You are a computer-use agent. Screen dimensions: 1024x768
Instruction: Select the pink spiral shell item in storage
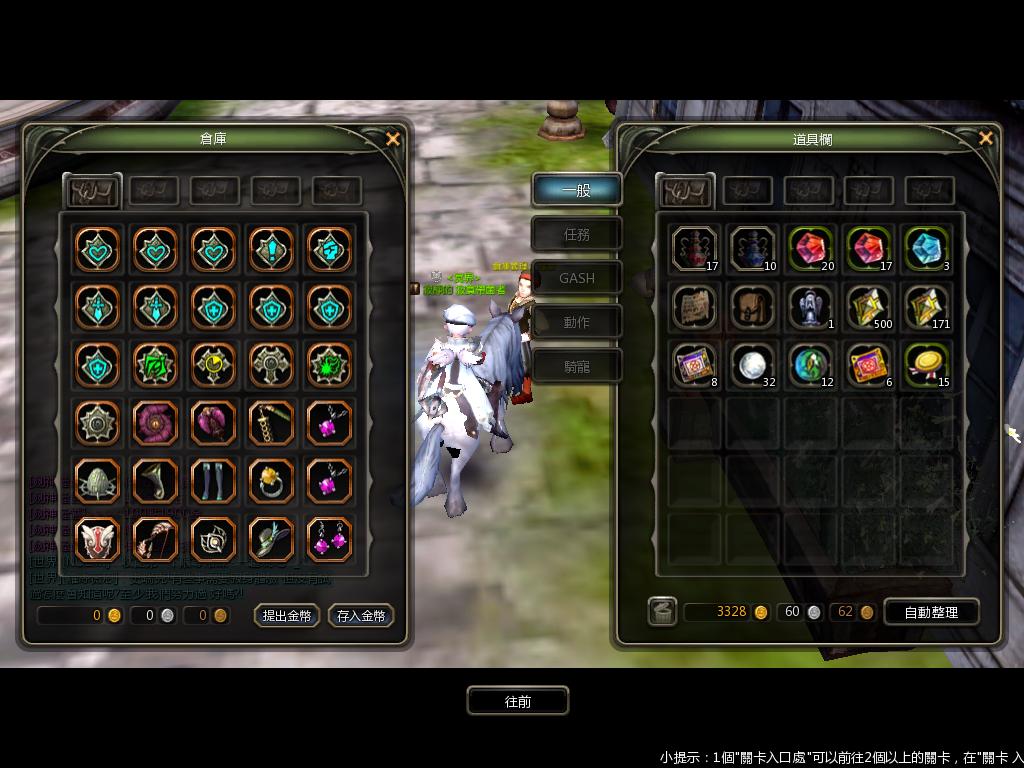coord(155,423)
